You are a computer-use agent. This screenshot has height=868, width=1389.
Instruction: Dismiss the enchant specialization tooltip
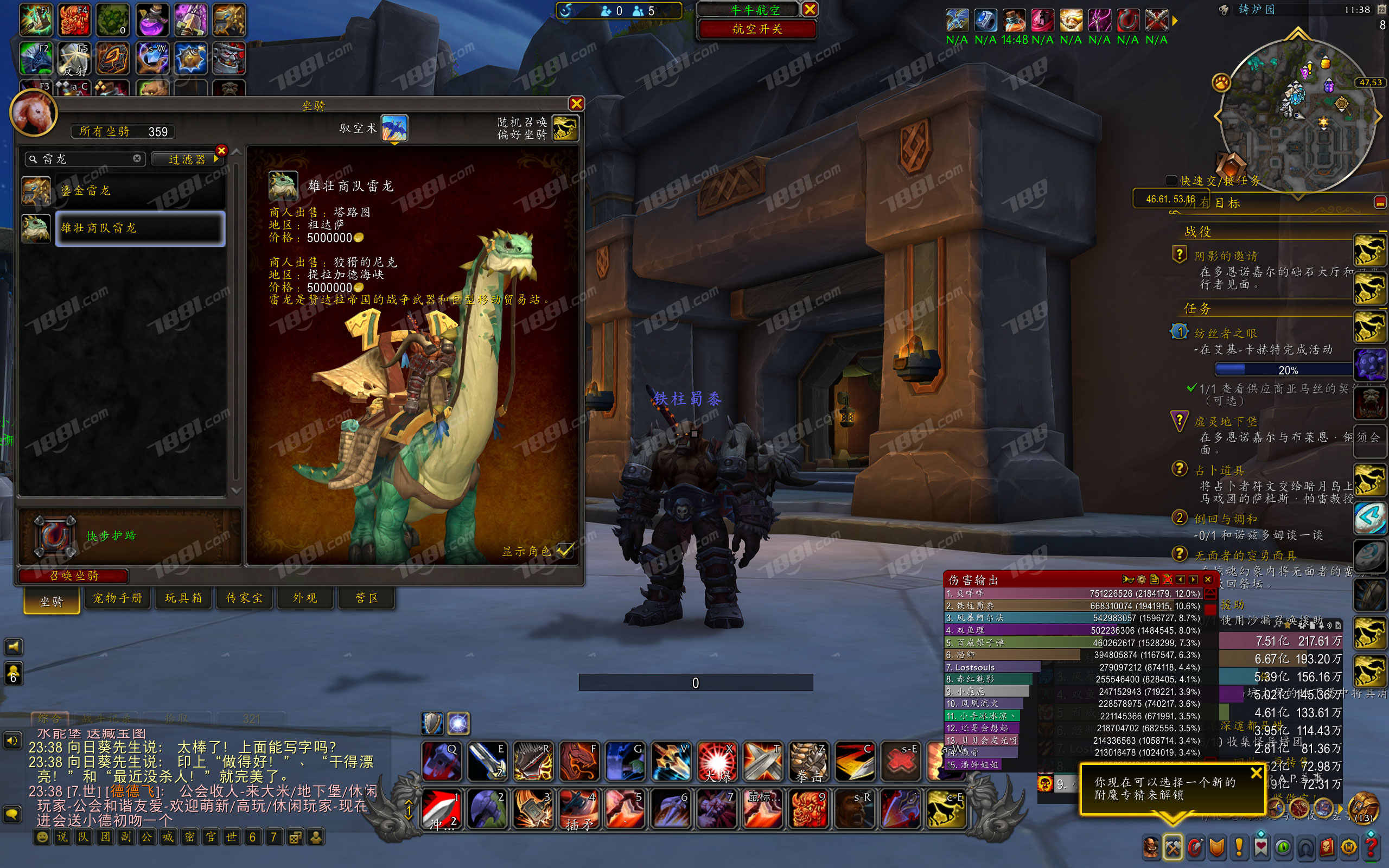point(1256,773)
